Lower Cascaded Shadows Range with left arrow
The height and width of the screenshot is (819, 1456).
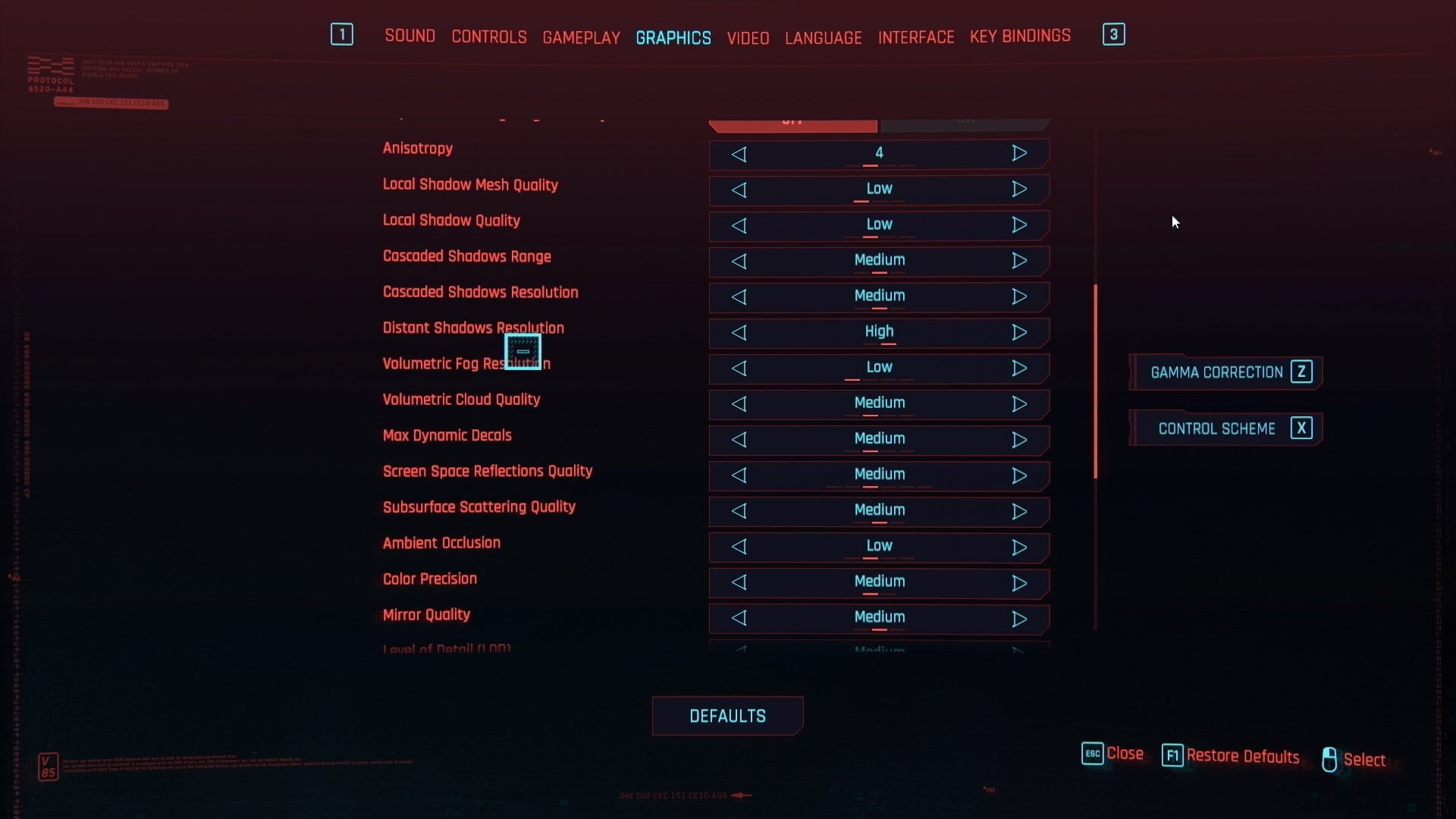(x=739, y=261)
